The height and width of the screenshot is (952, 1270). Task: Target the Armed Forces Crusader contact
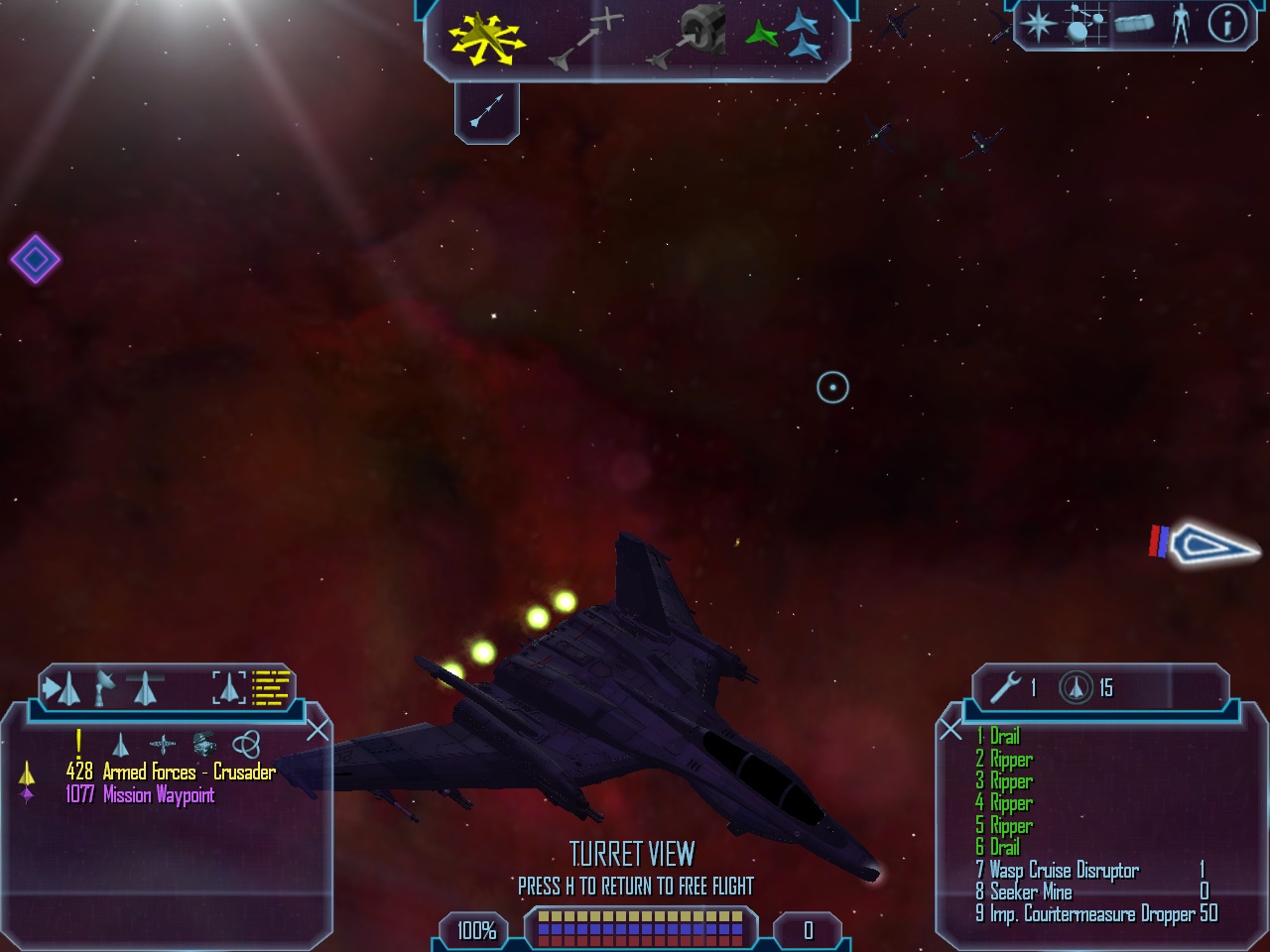point(170,772)
